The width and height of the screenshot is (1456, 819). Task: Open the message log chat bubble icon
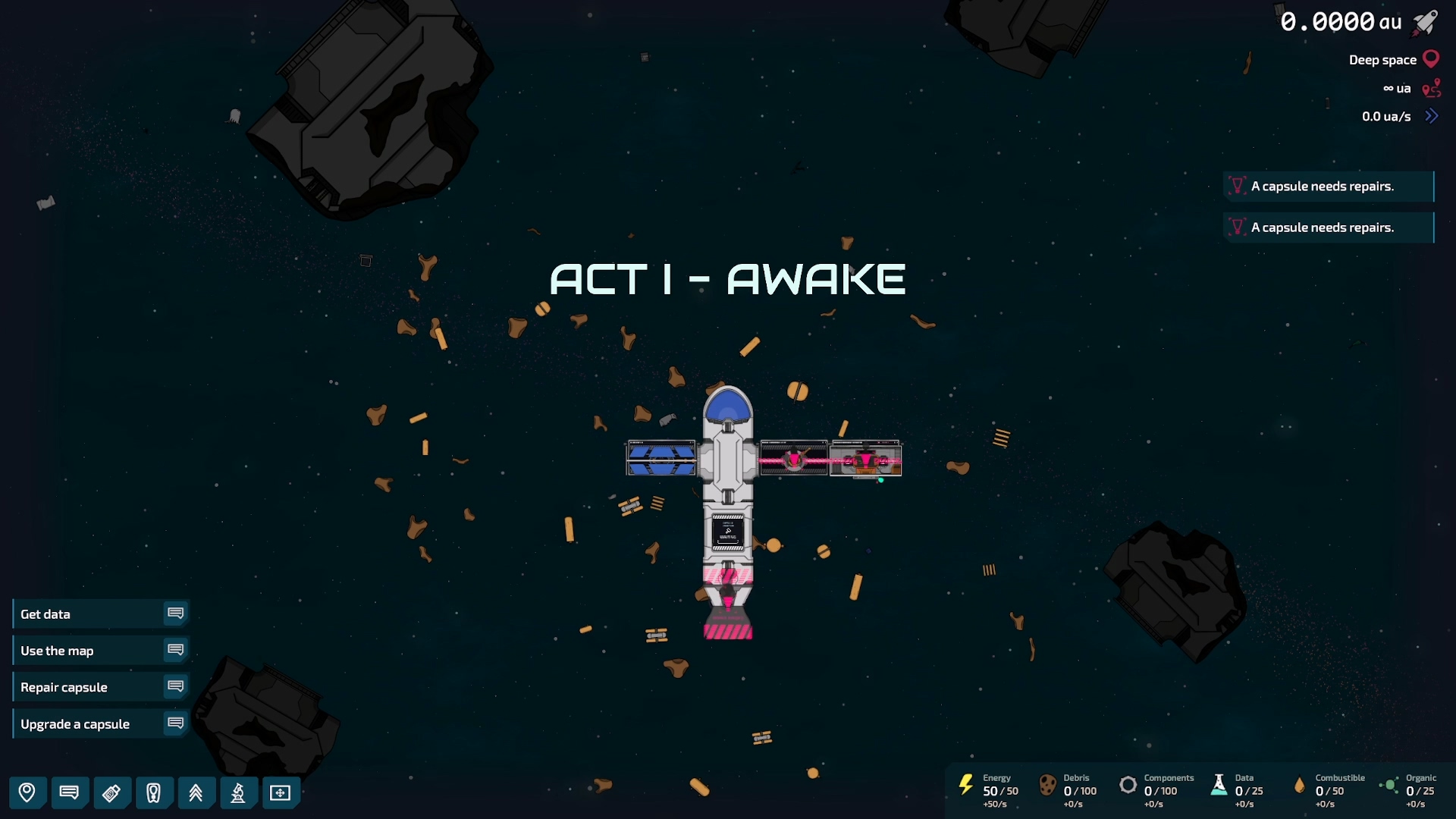pos(70,793)
